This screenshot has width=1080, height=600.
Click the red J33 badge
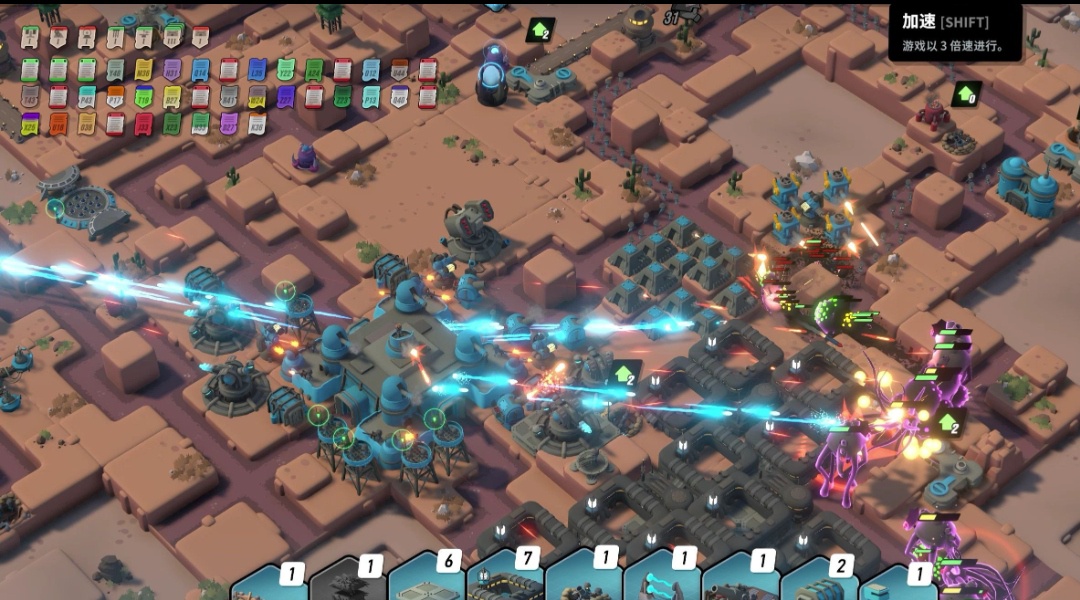(x=143, y=124)
